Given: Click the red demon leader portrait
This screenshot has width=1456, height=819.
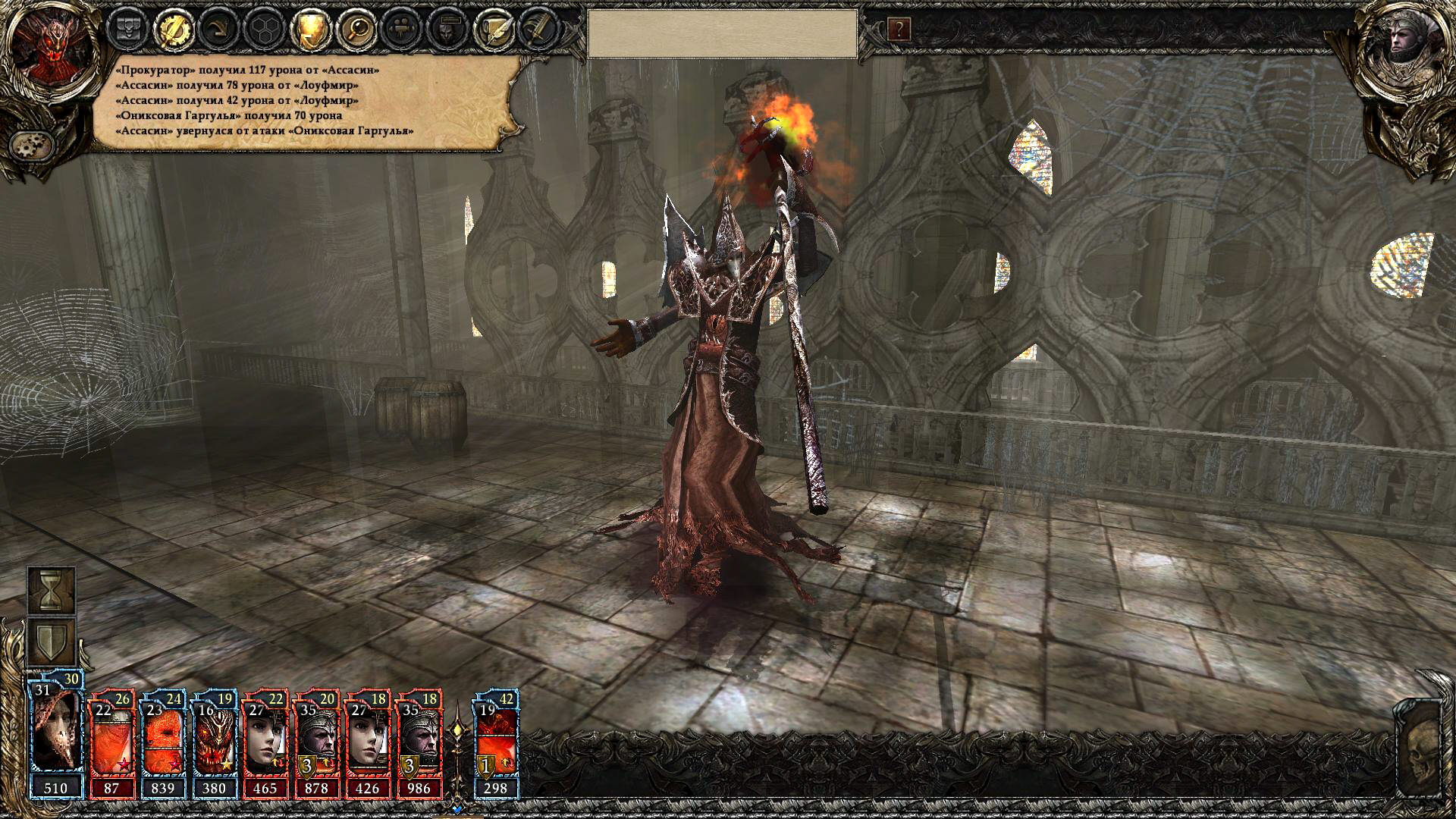Looking at the screenshot, I should click(56, 47).
